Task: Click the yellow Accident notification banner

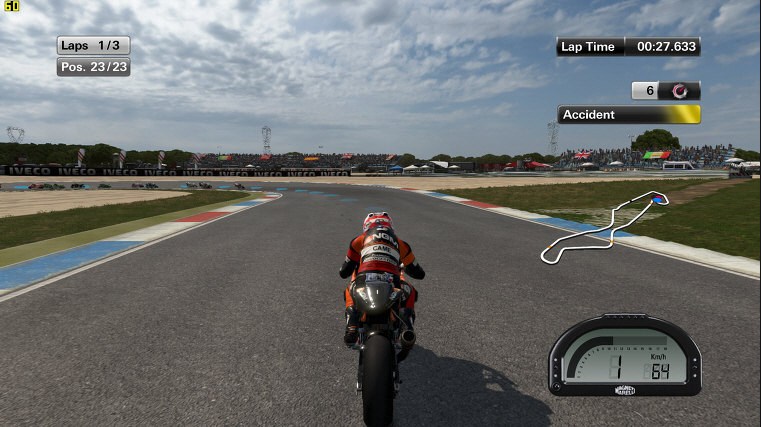Action: pos(629,115)
